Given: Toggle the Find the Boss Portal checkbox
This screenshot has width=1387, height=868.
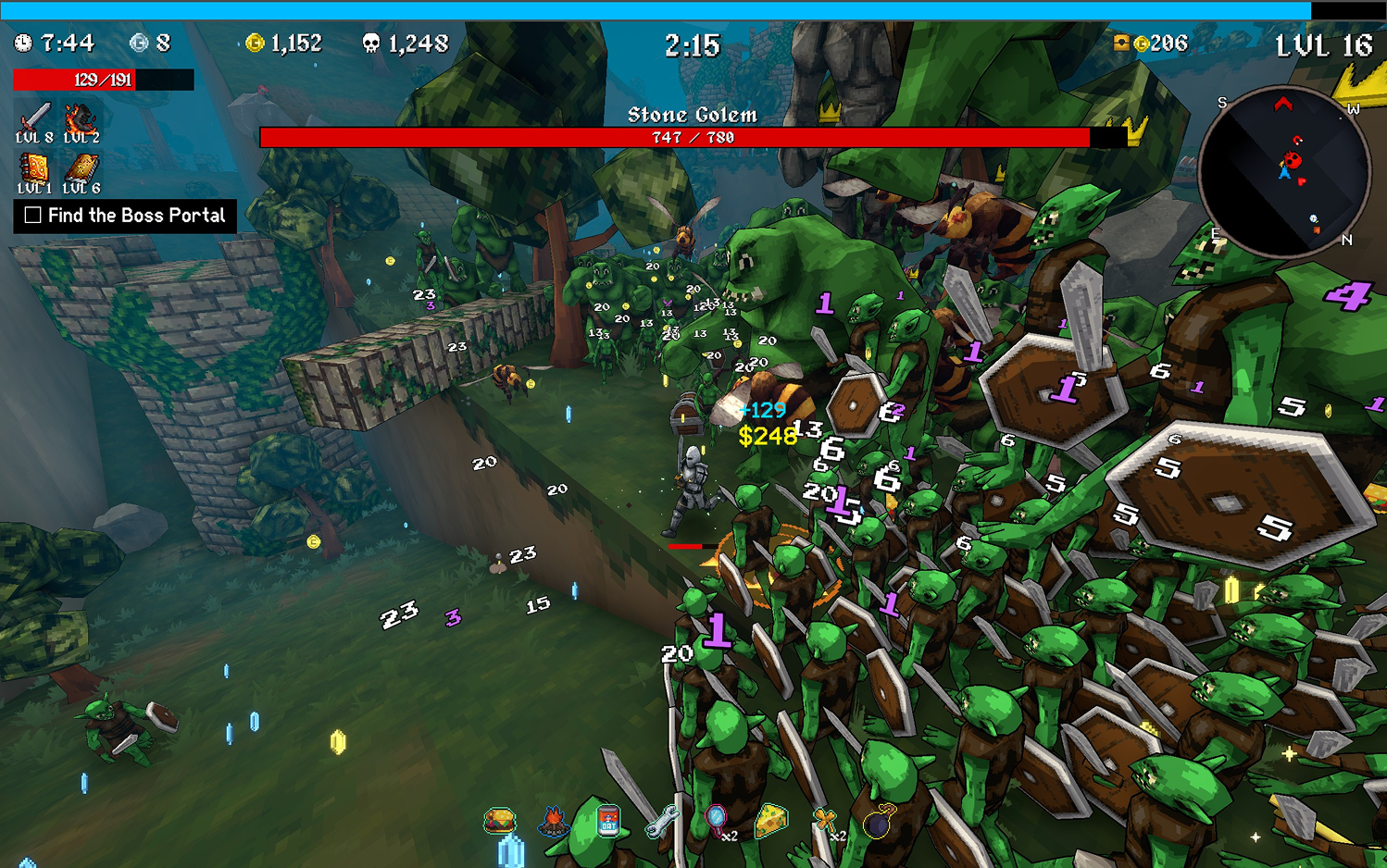Looking at the screenshot, I should click(x=33, y=216).
